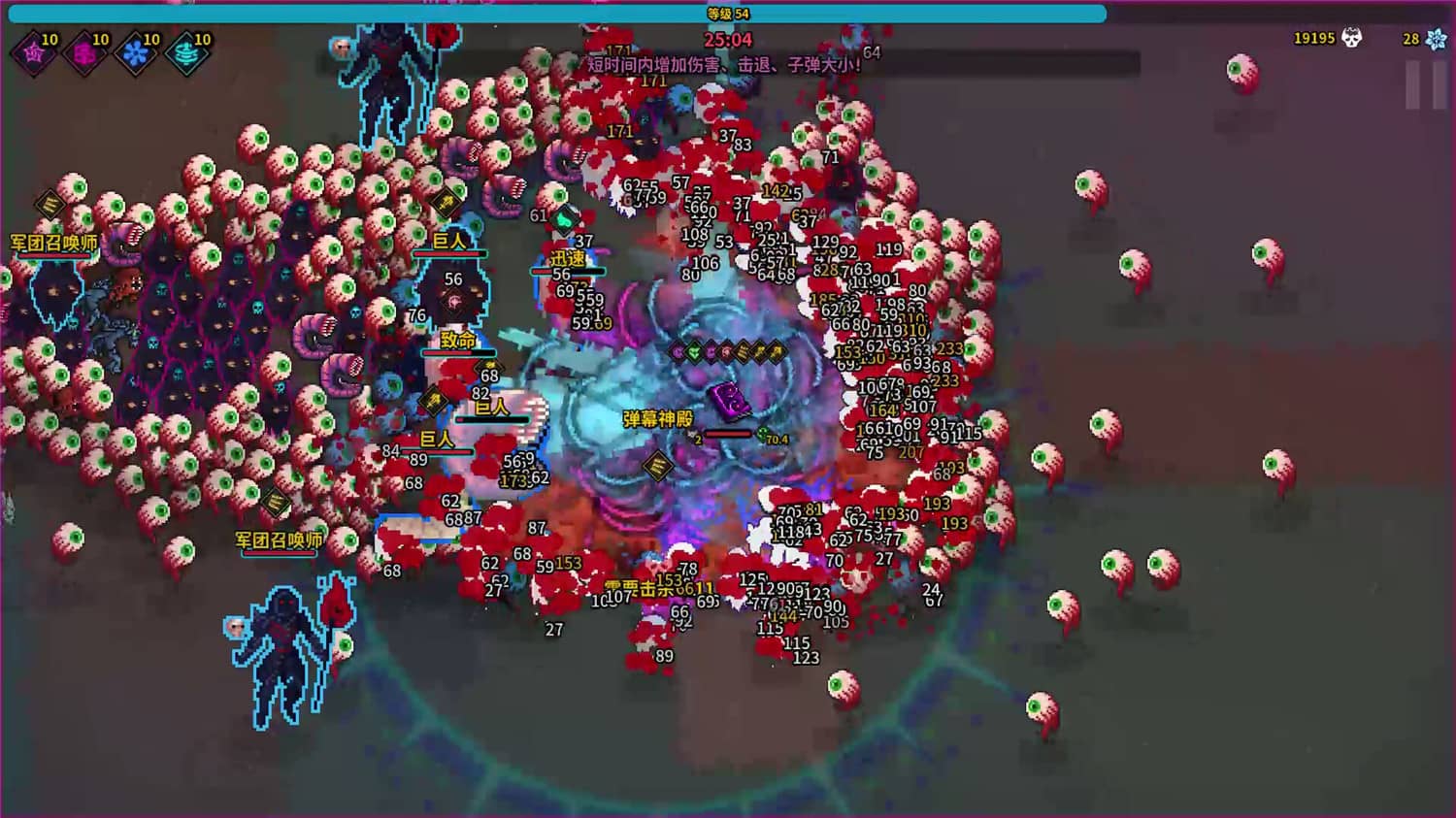Image resolution: width=1456 pixels, height=818 pixels.
Task: Select the pink star ability icon
Action: (34, 53)
